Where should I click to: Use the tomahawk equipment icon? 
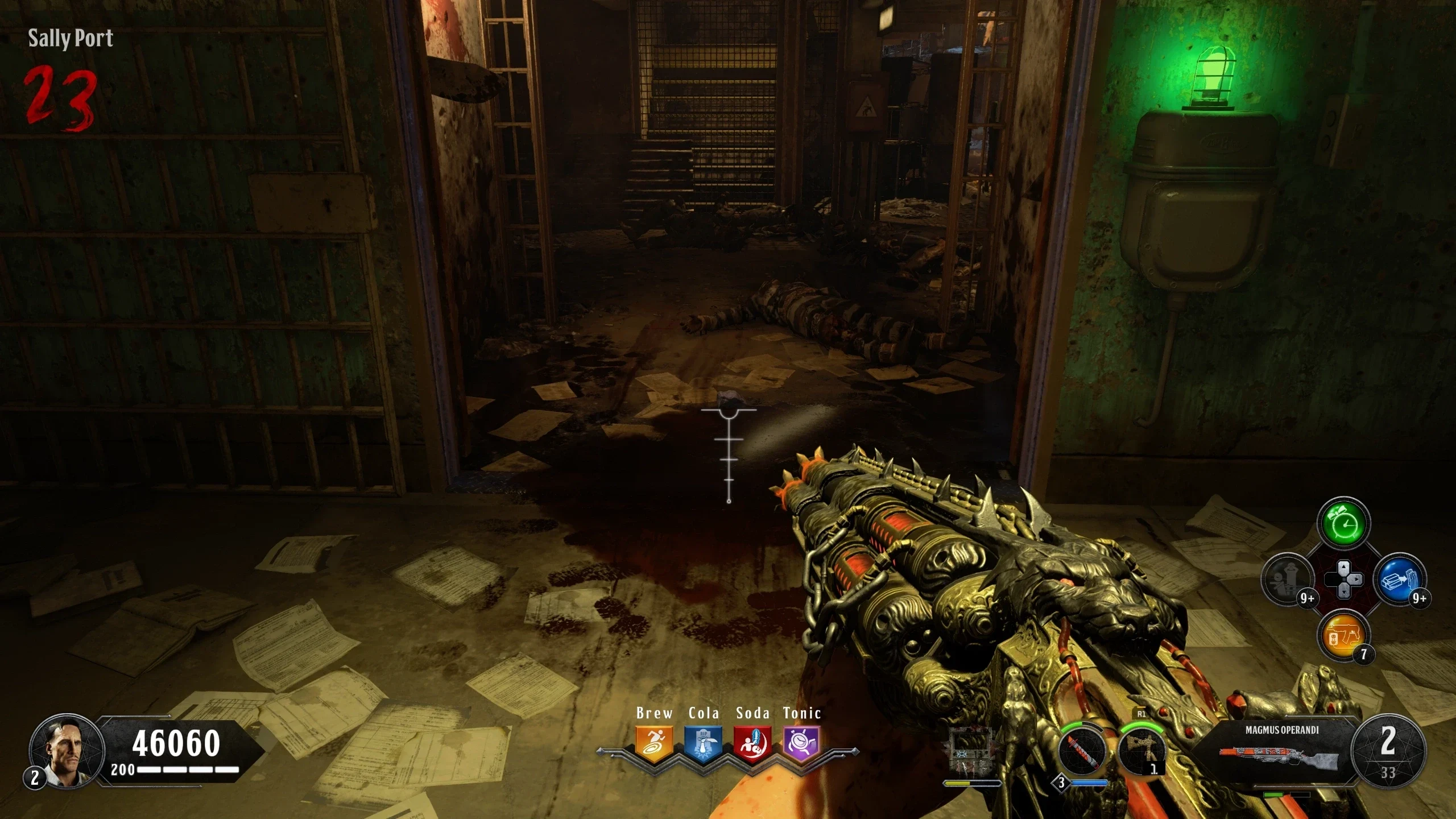1141,751
